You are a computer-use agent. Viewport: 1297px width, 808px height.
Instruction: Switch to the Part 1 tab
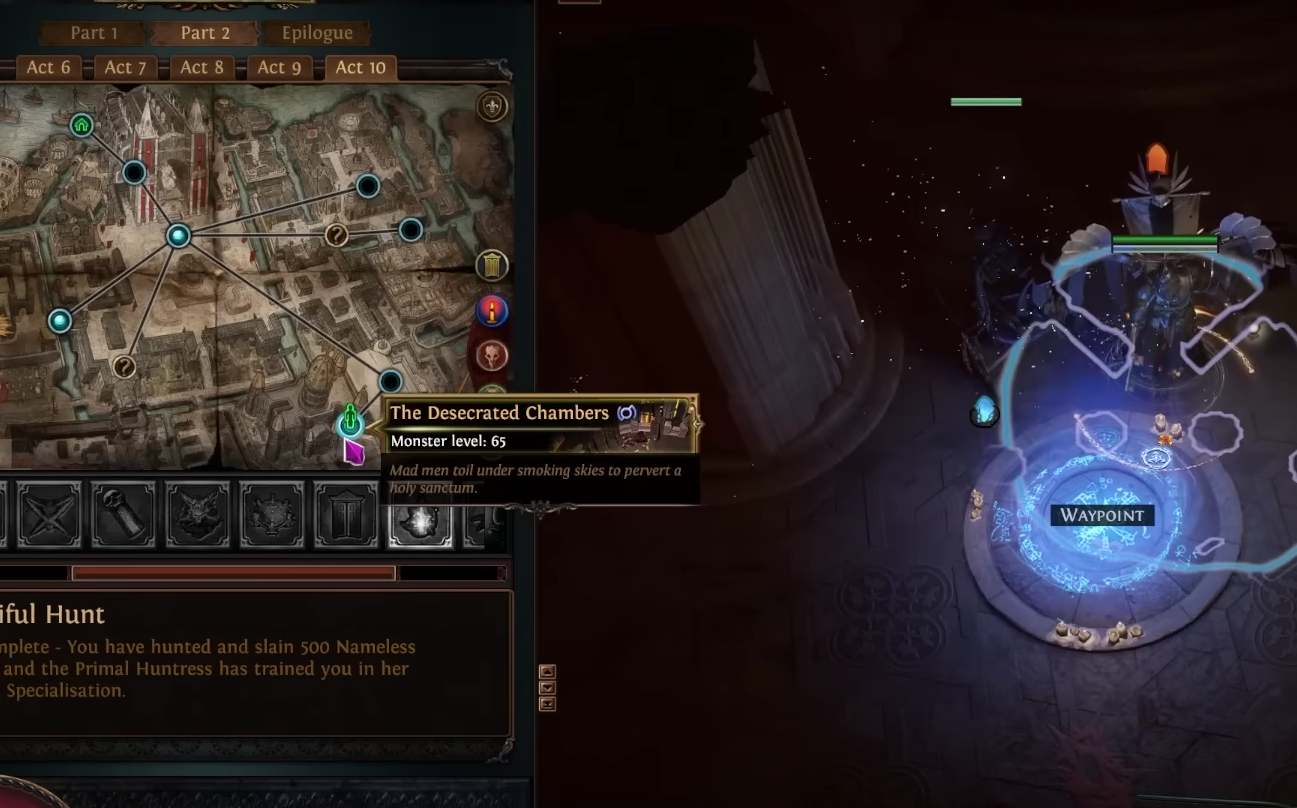93,32
